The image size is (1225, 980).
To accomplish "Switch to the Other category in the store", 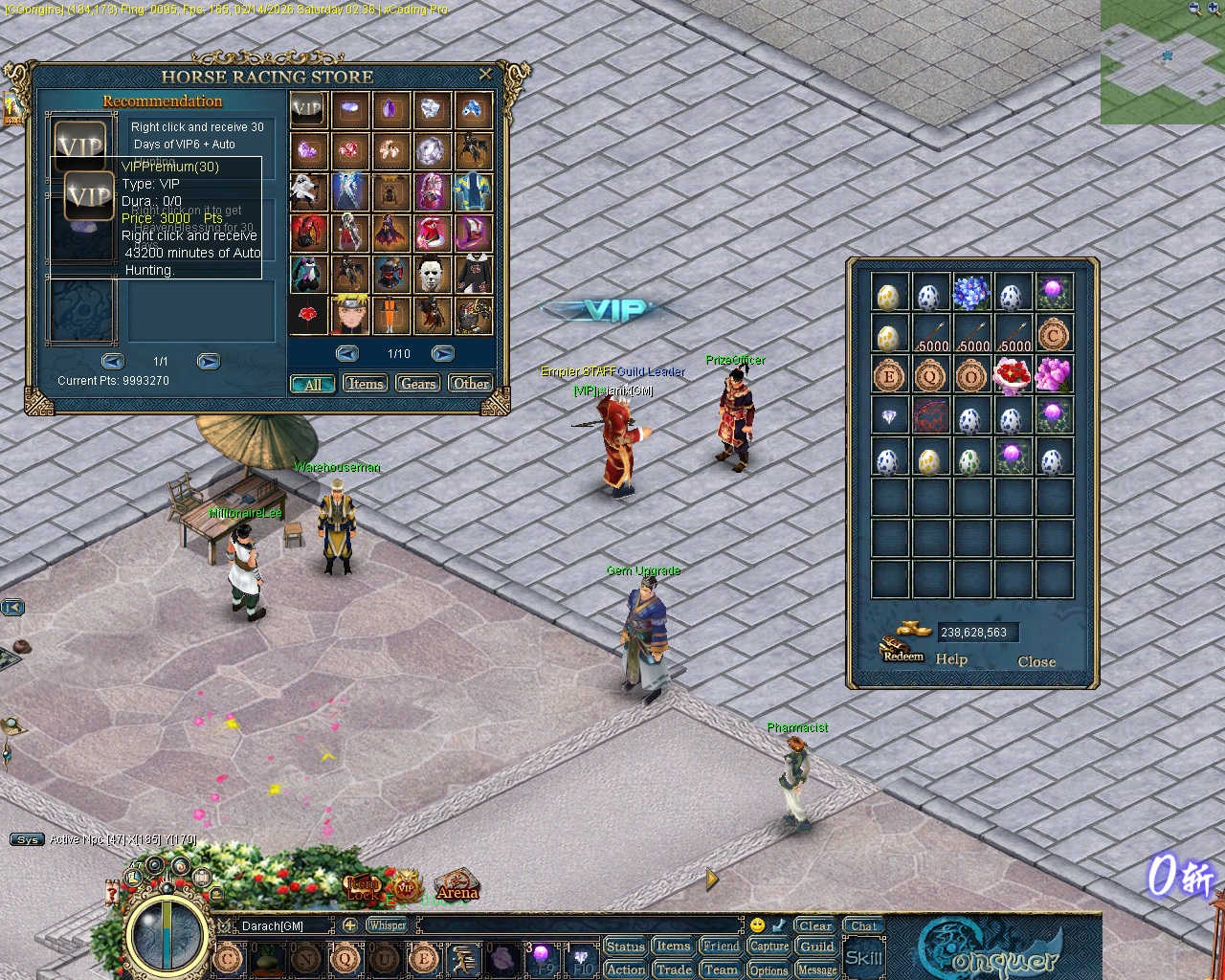I will coord(471,383).
